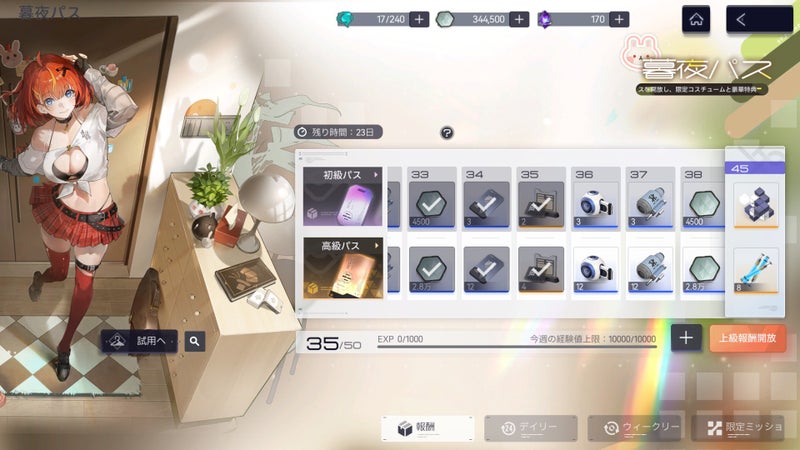Open the question mark help icon
Viewport: 800px width, 450px height.
pyautogui.click(x=447, y=132)
